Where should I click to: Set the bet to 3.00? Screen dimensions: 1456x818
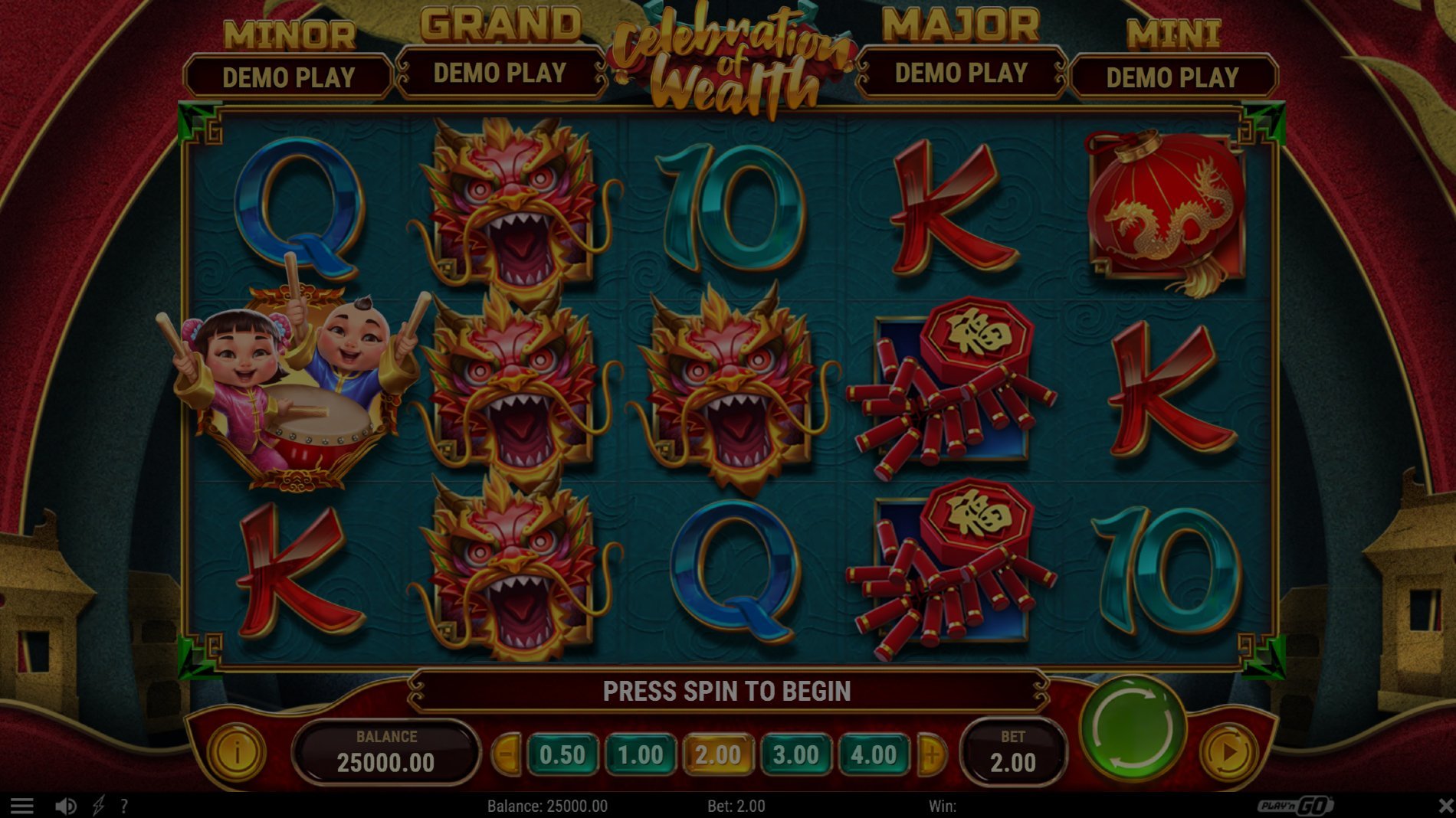795,755
